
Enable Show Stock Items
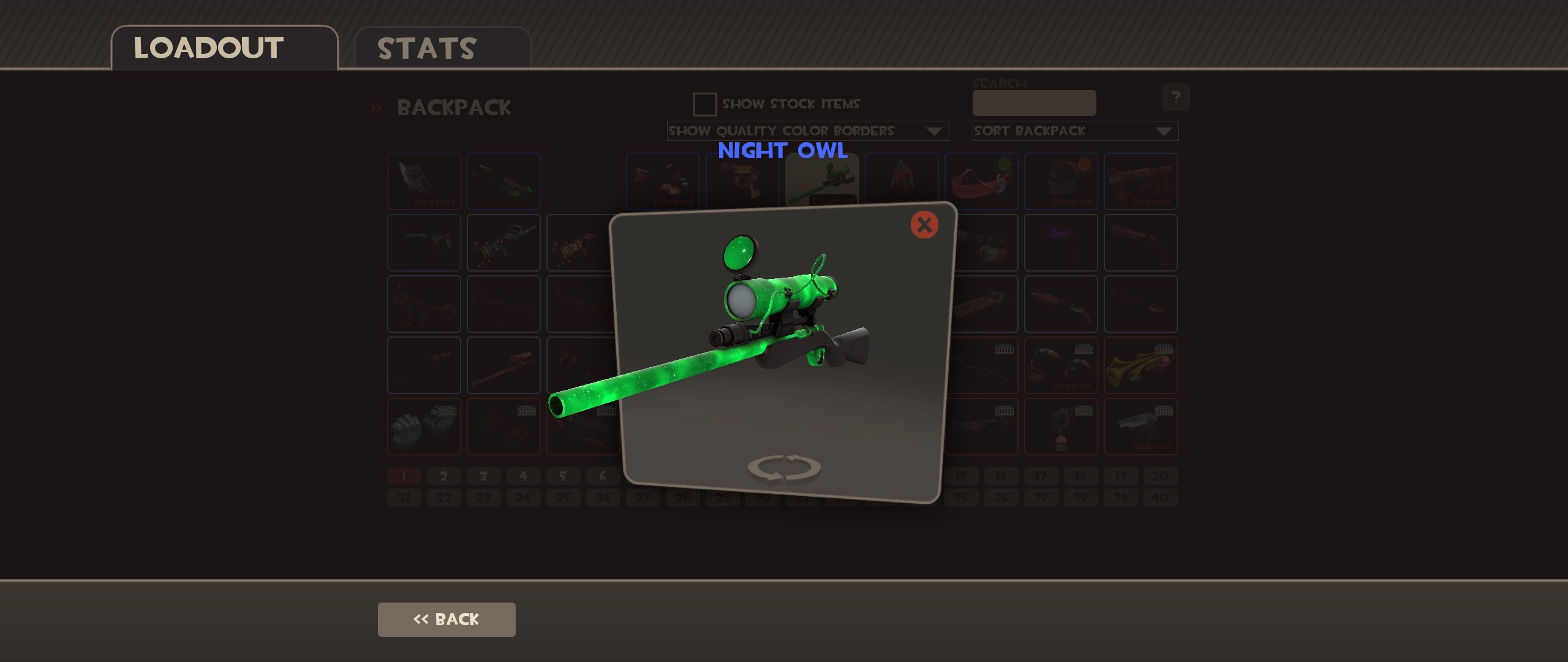click(704, 104)
